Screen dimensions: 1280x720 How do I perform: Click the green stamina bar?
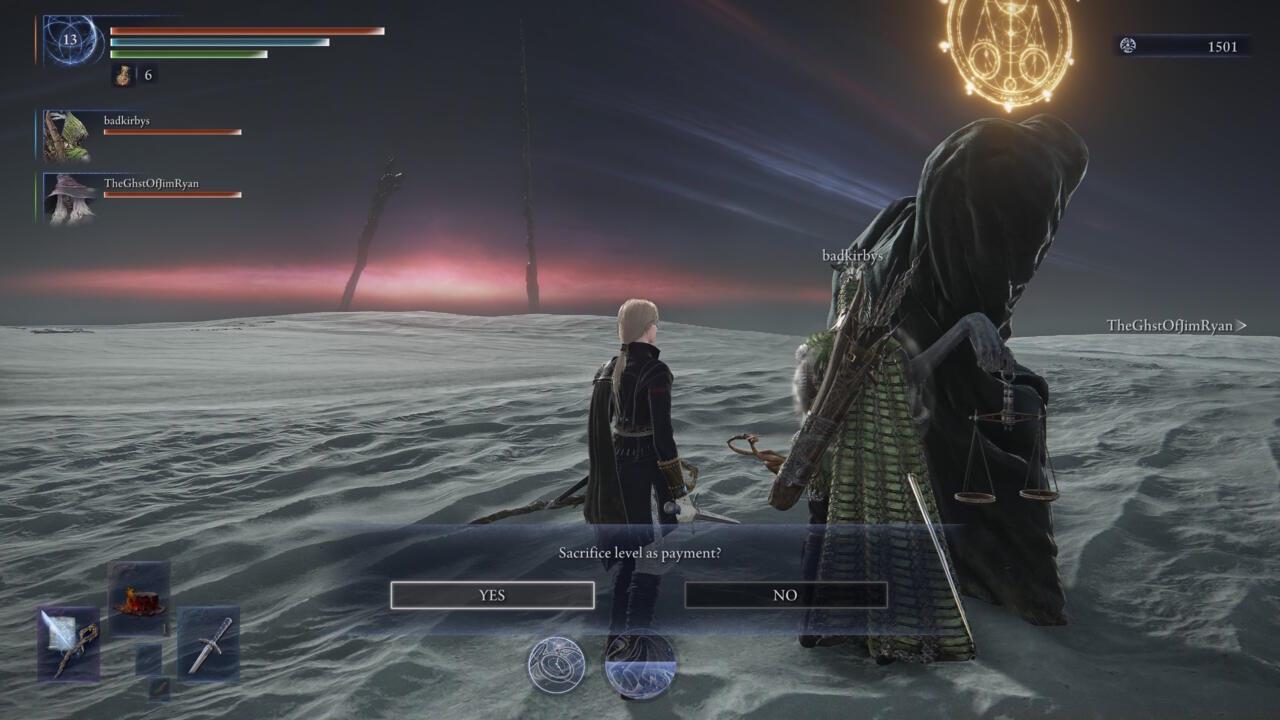click(x=190, y=53)
